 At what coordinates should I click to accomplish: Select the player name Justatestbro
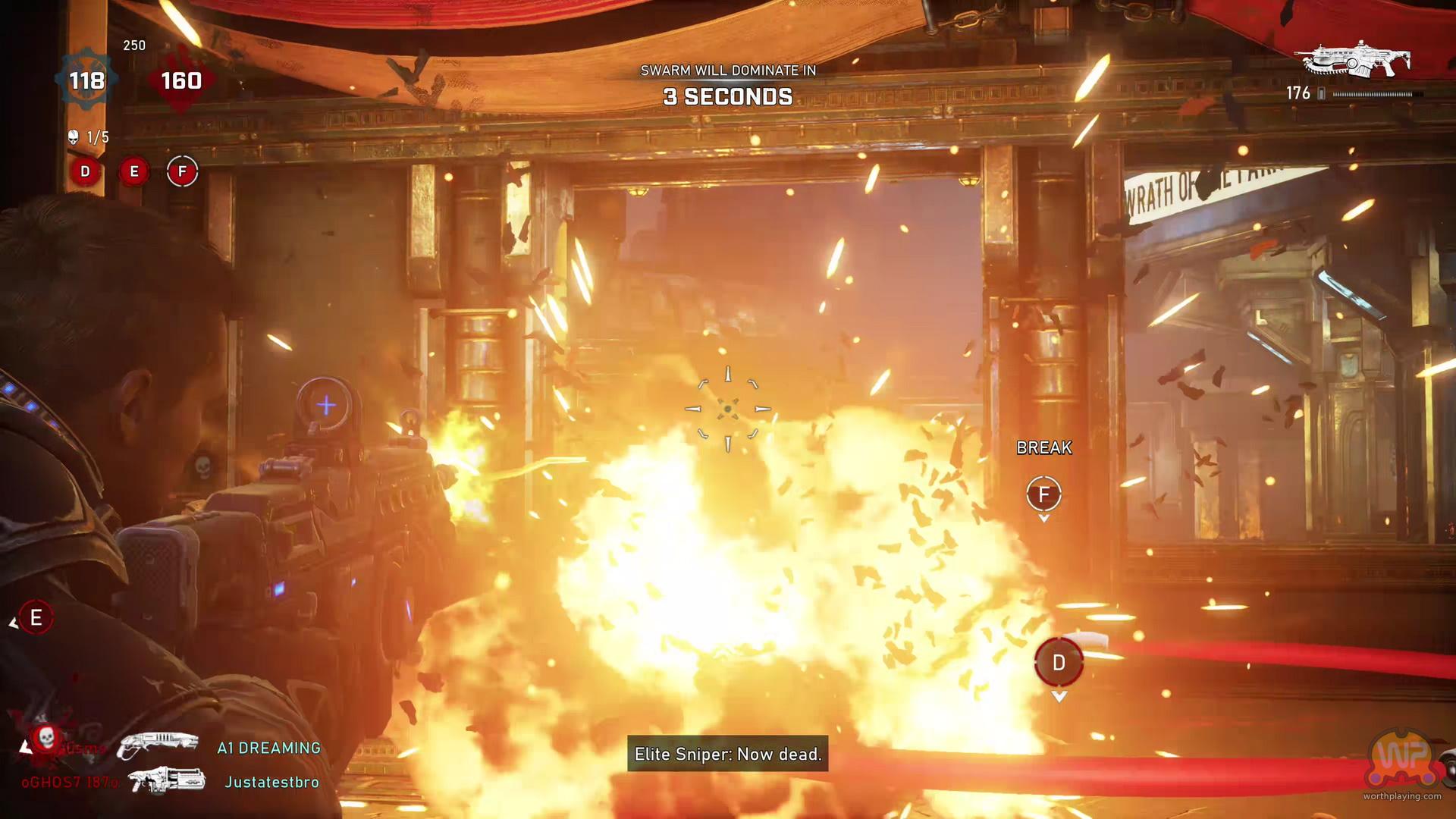pyautogui.click(x=271, y=782)
